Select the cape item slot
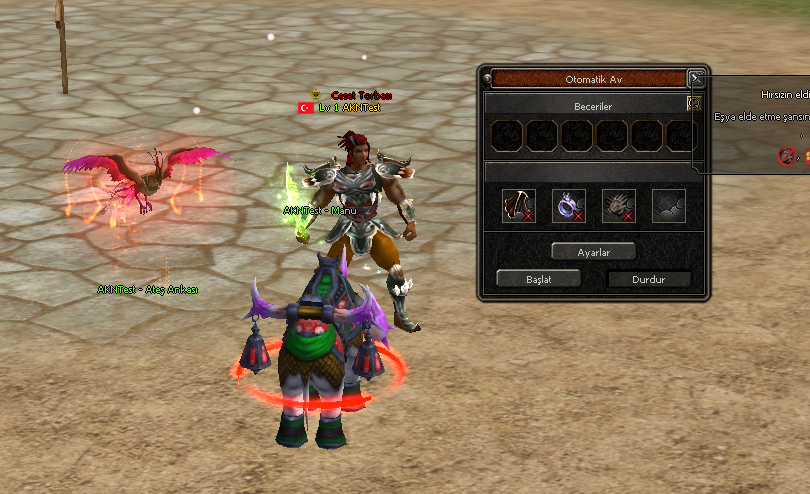Viewport: 810px width, 494px height. click(x=519, y=206)
